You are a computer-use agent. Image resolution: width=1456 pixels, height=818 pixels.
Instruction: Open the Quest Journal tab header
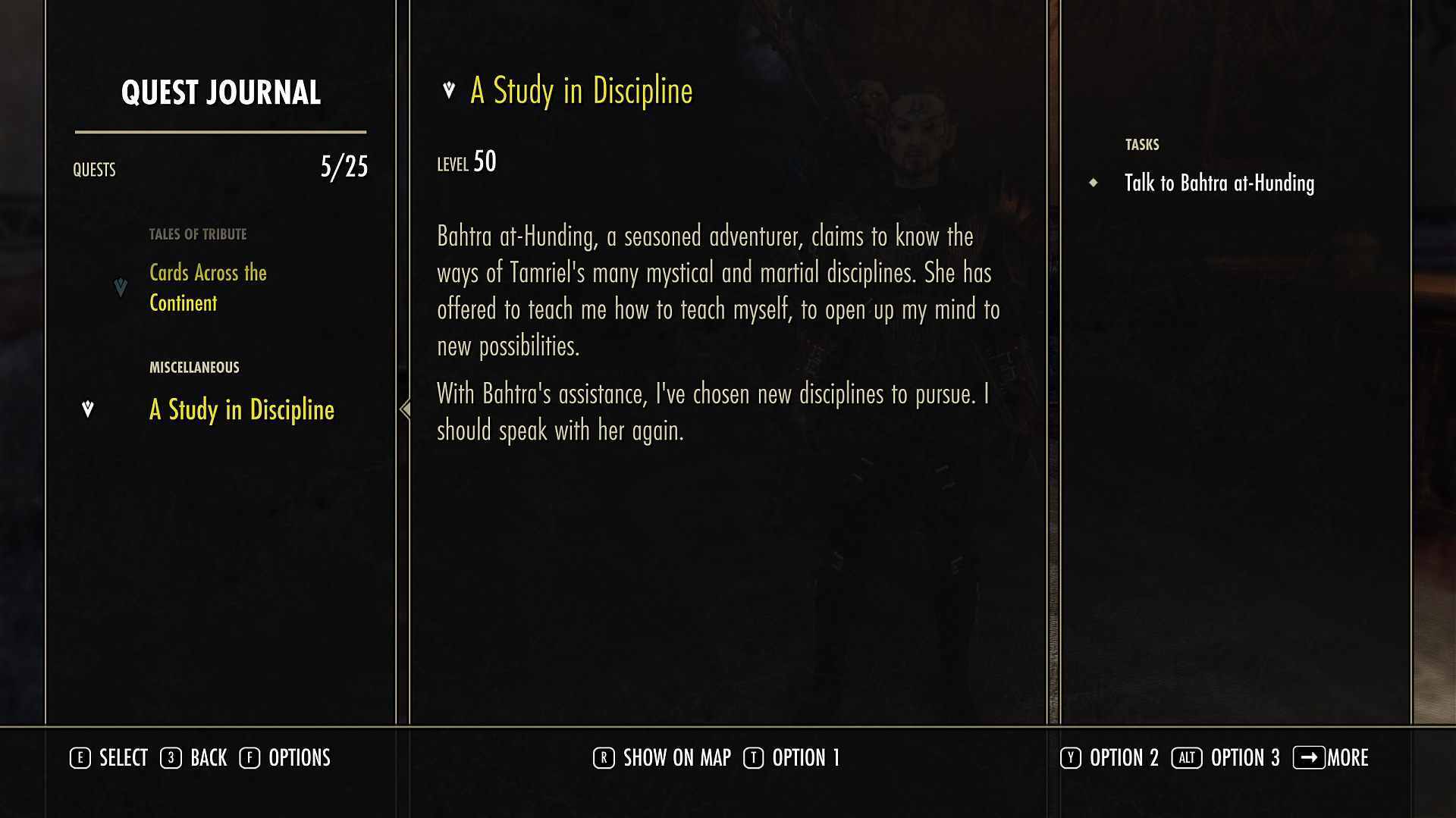tap(221, 92)
